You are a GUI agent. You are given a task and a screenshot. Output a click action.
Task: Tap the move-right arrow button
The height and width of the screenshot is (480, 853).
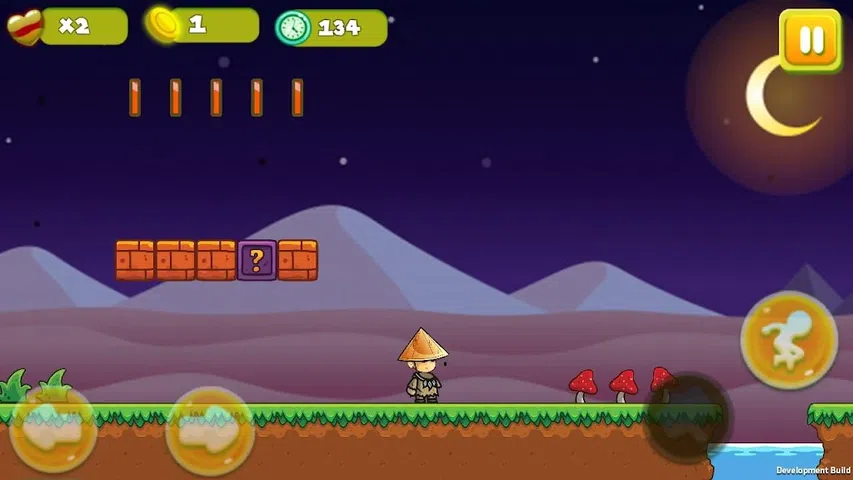pos(210,431)
